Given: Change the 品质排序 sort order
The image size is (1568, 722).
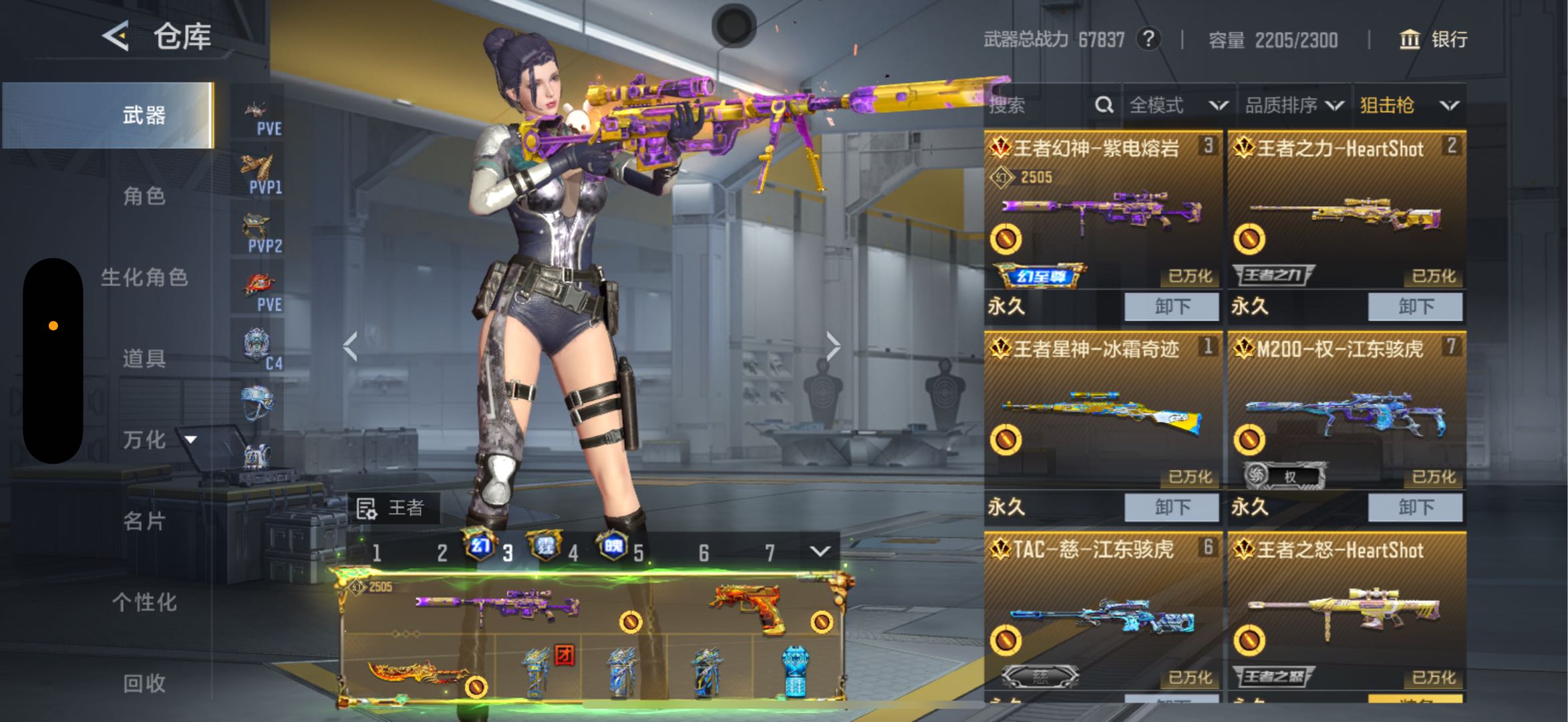Looking at the screenshot, I should (x=1294, y=106).
